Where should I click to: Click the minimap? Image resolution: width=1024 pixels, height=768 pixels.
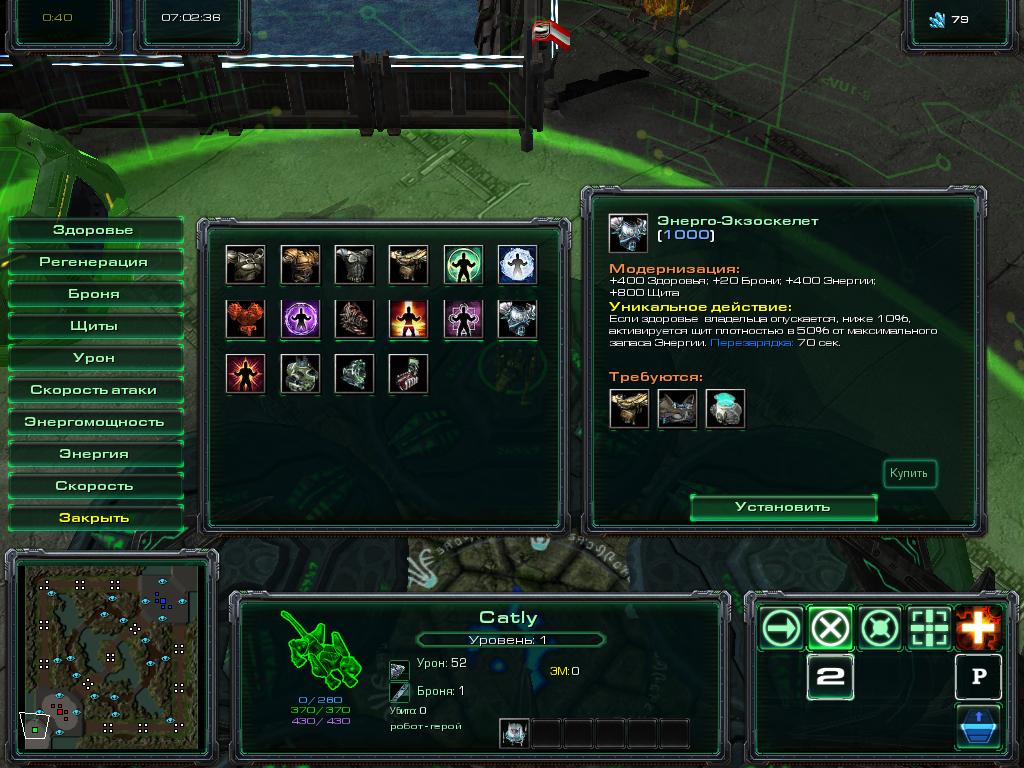108,655
